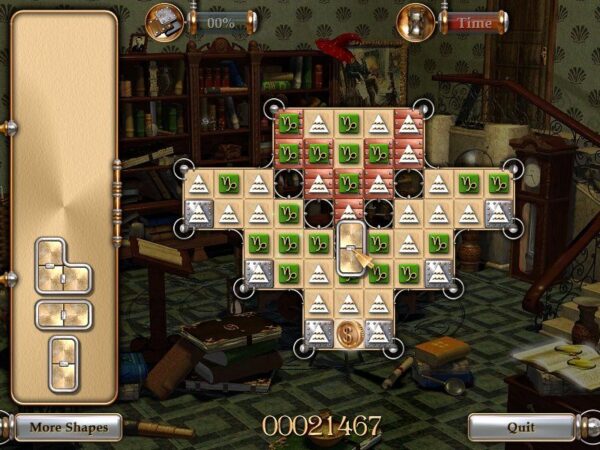Quit the current puzzle
Viewport: 600px width, 450px height.
point(521,427)
